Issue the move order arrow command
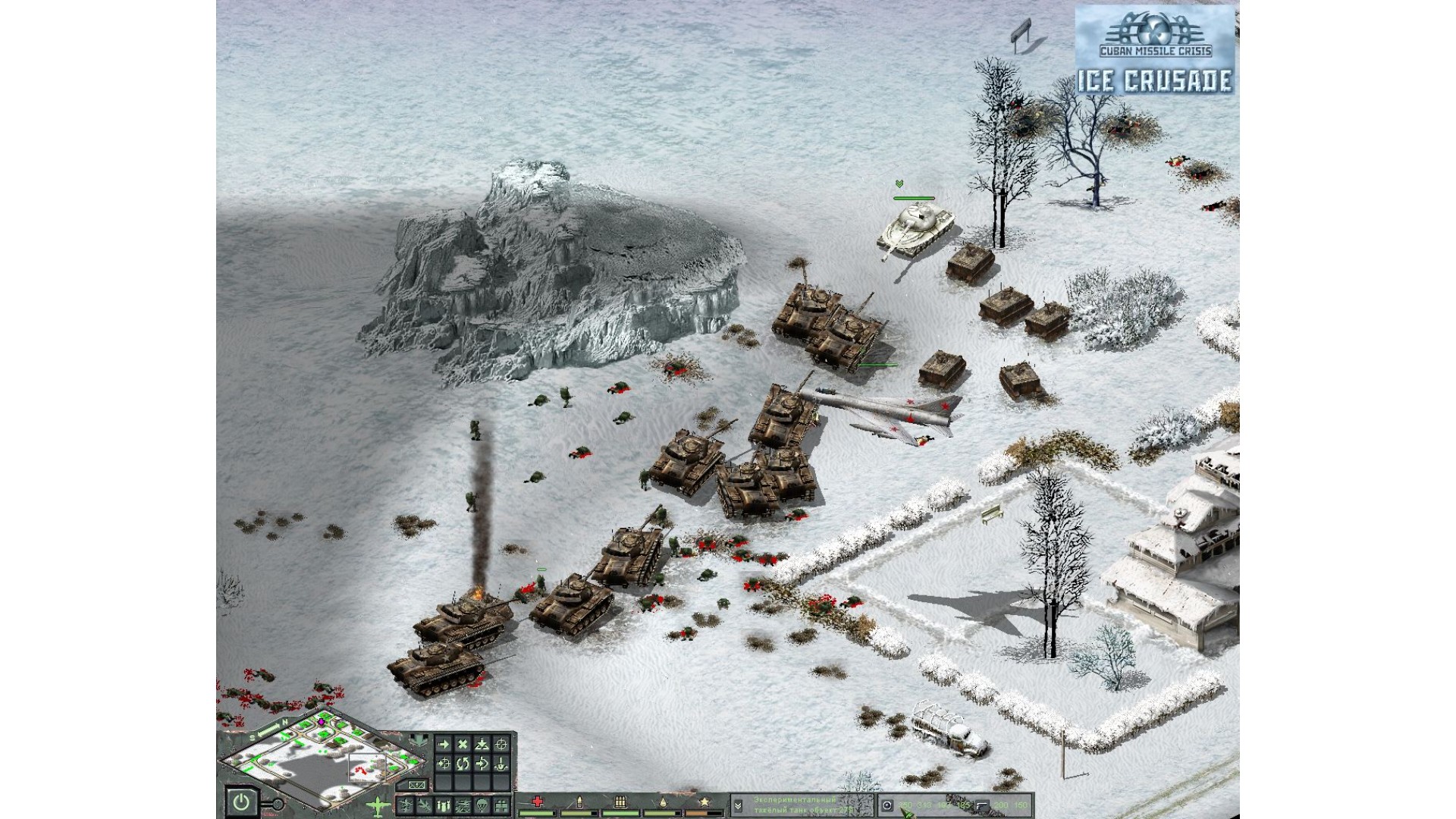 444,744
